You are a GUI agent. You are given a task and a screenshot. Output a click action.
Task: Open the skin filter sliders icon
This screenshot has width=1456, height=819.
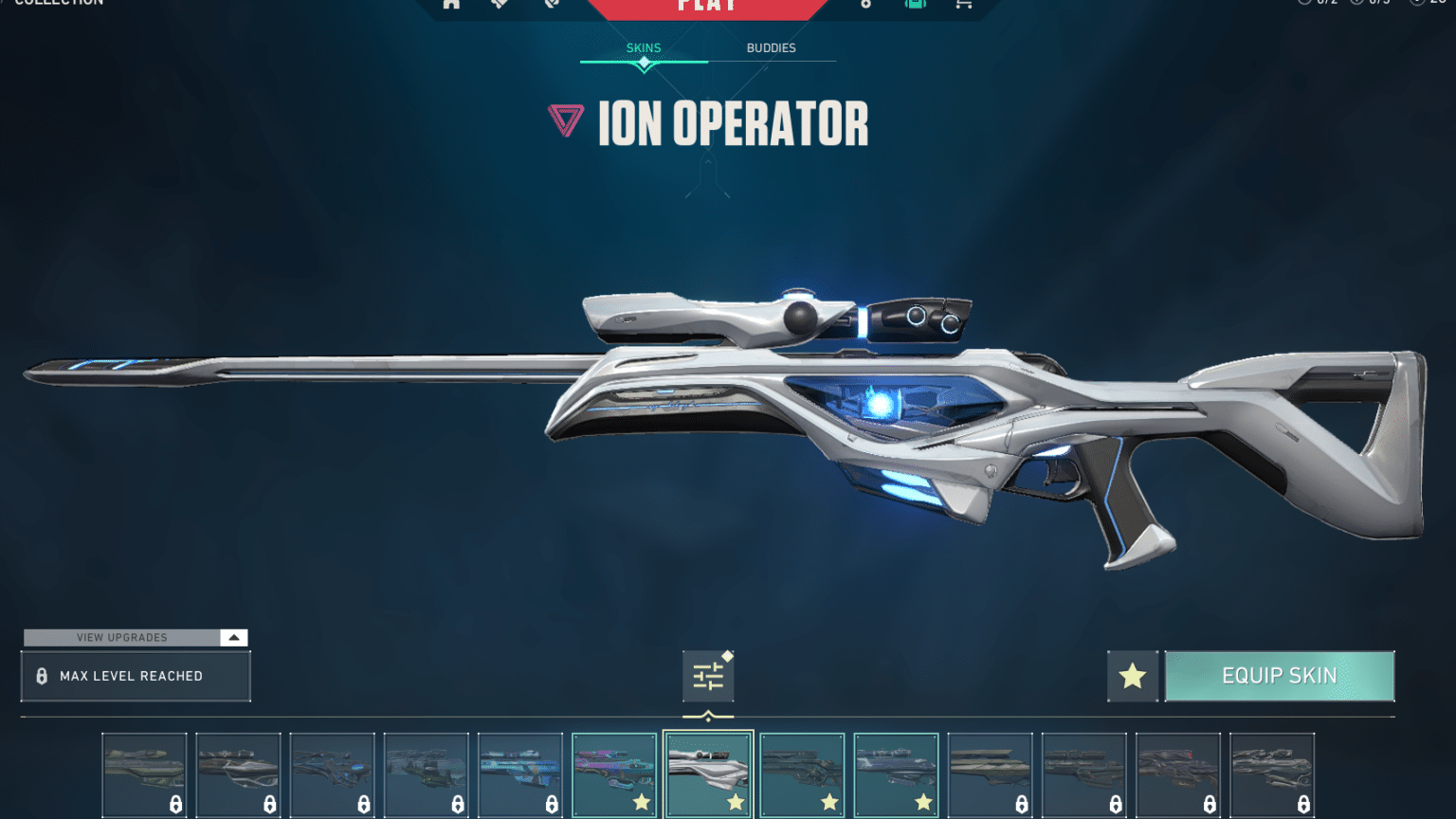click(708, 675)
